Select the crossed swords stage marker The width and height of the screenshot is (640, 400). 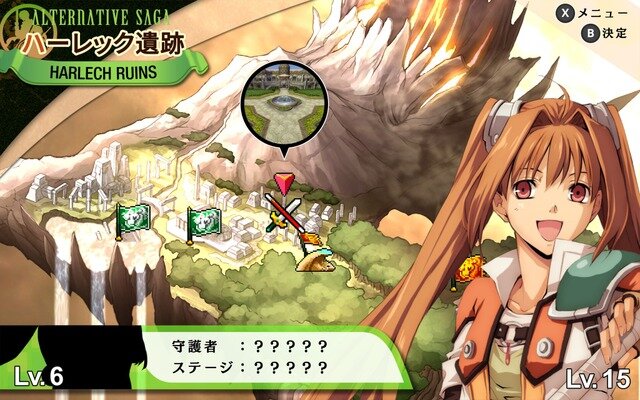283,212
